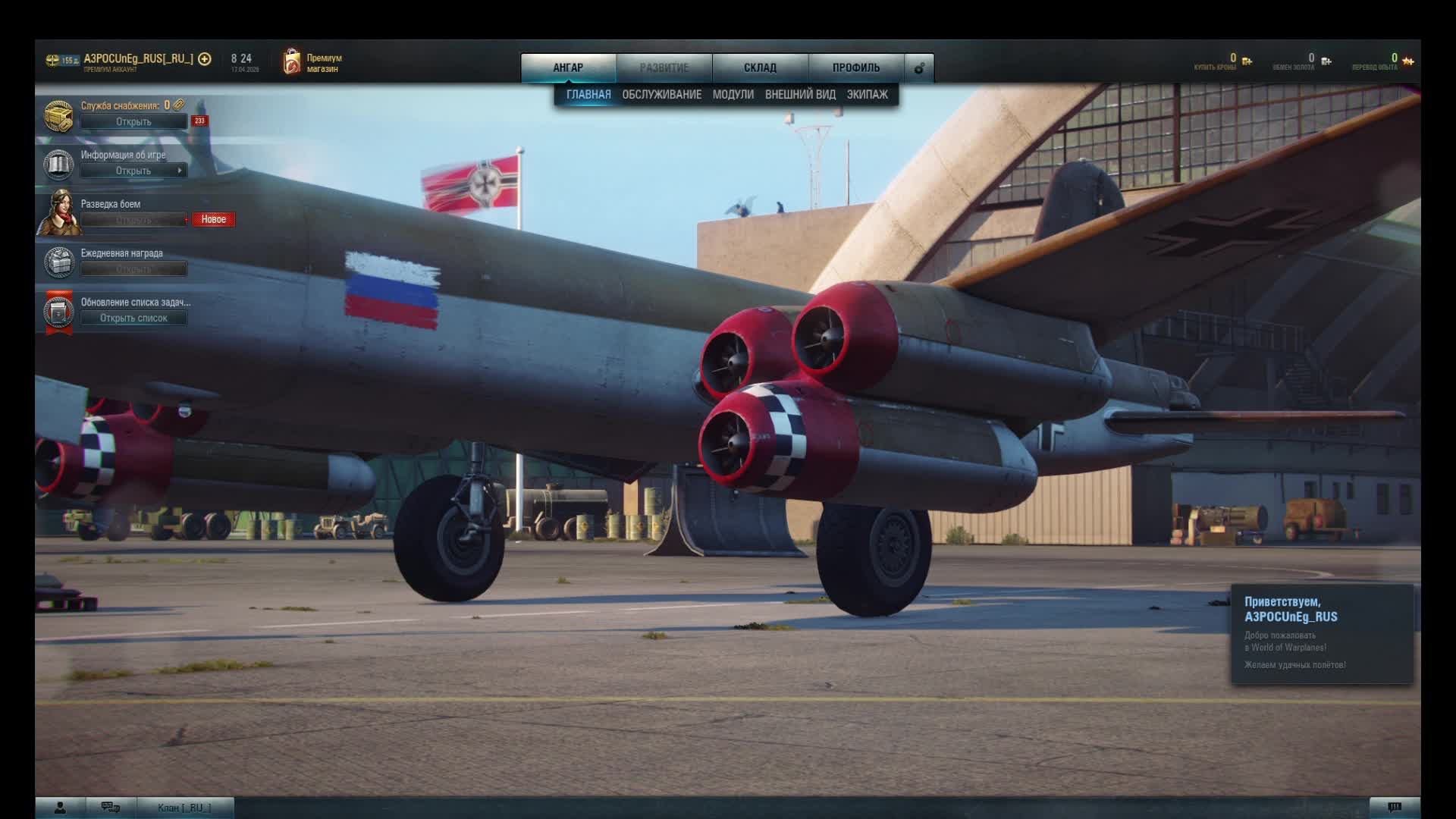Open the Клан [_RU_] clan button
This screenshot has height=819, width=1456.
pos(184,808)
